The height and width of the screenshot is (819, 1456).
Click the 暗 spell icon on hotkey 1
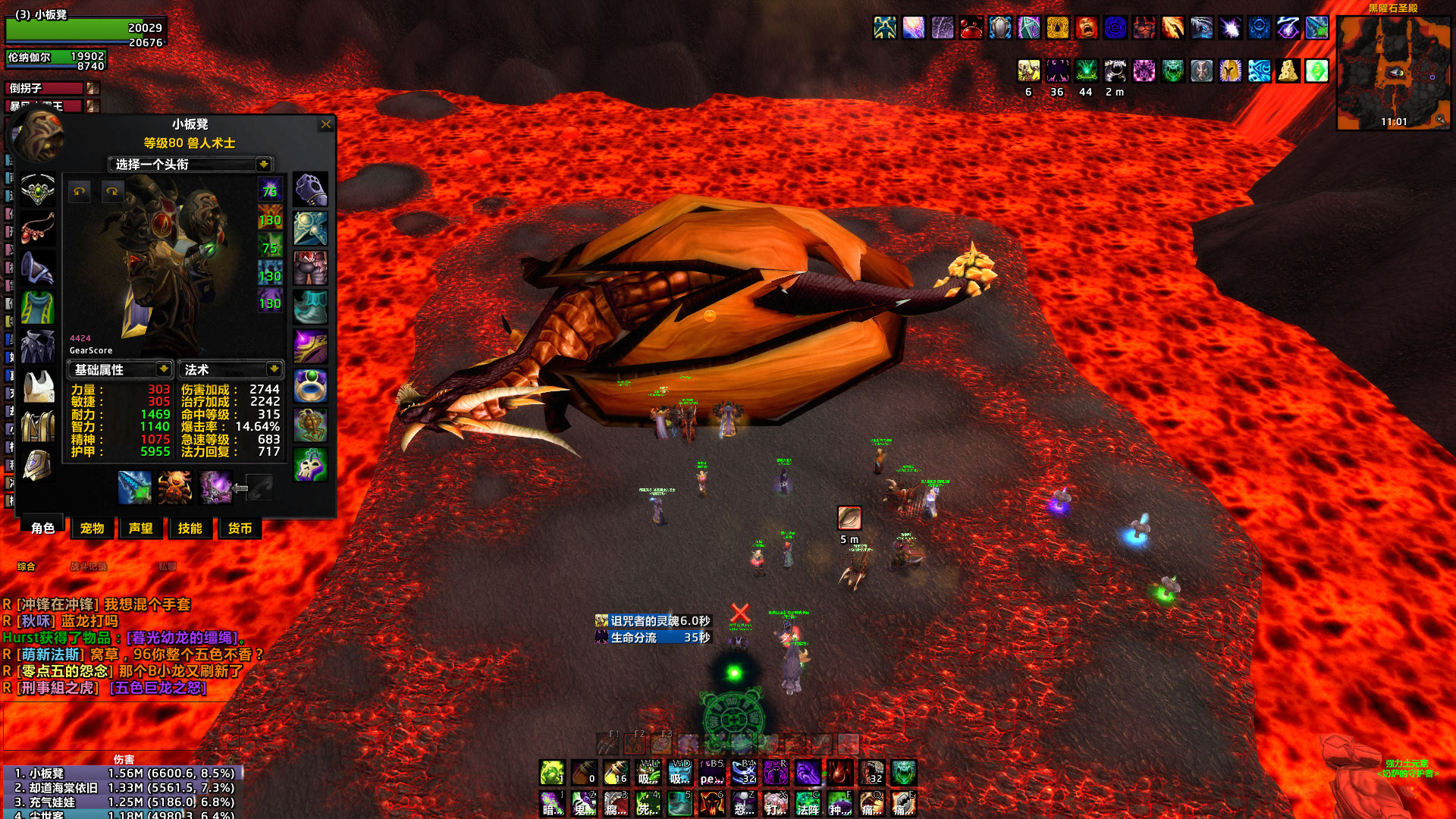point(551,805)
